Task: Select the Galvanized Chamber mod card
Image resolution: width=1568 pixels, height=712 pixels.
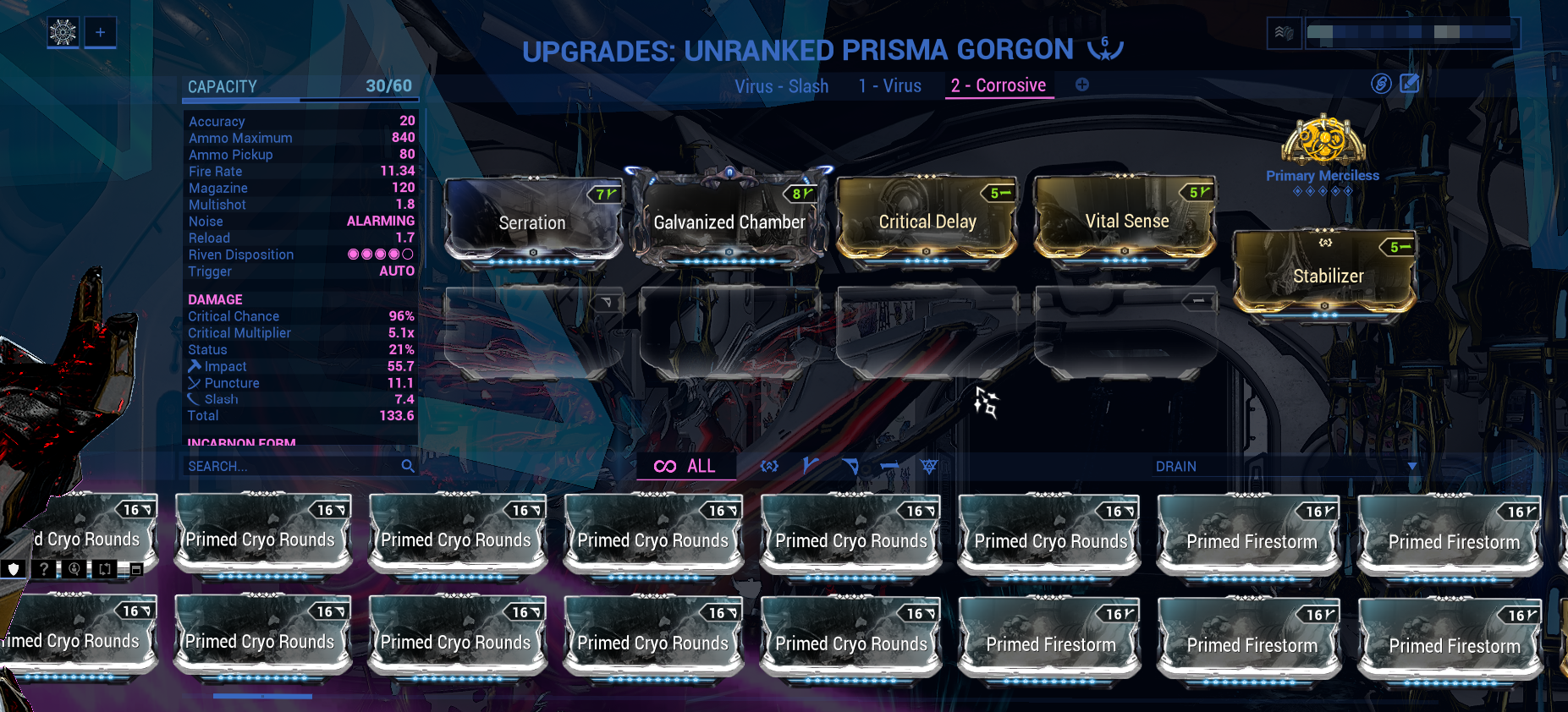Action: 729,222
